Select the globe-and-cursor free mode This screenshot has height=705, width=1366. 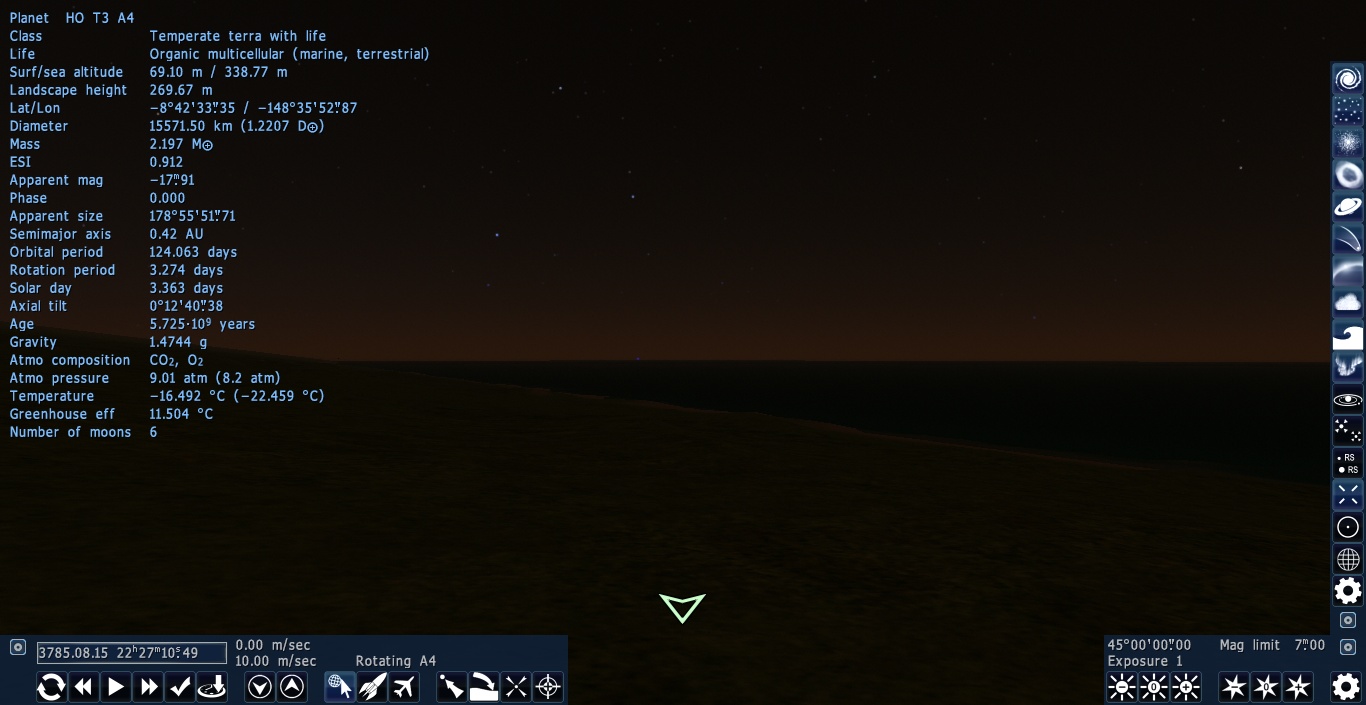coord(340,687)
